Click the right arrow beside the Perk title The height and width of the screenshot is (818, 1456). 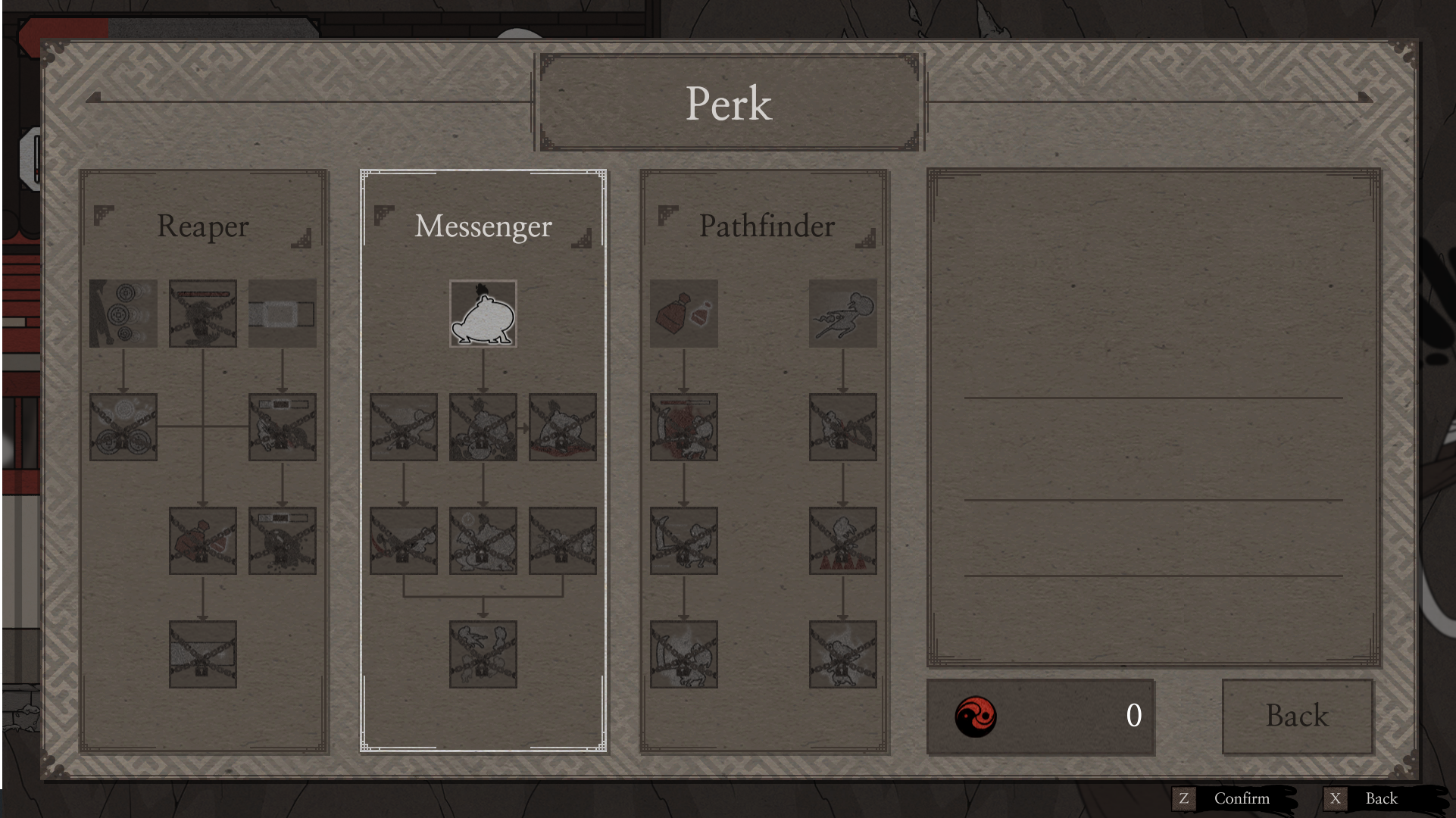coord(1364,97)
